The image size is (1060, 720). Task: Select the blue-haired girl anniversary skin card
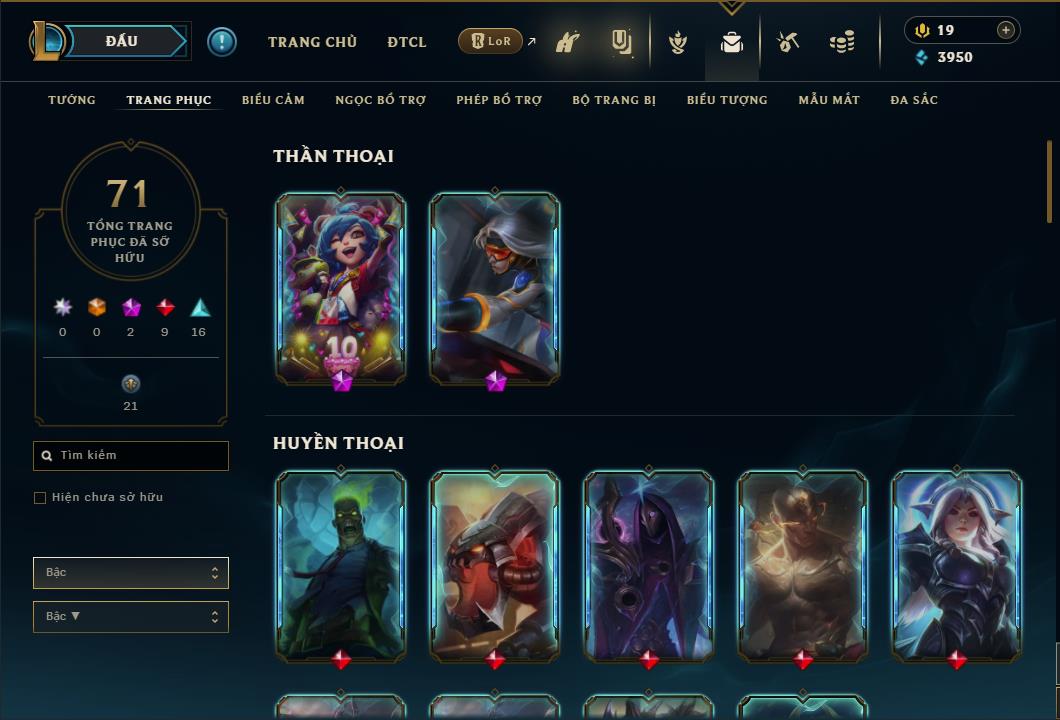pyautogui.click(x=341, y=288)
